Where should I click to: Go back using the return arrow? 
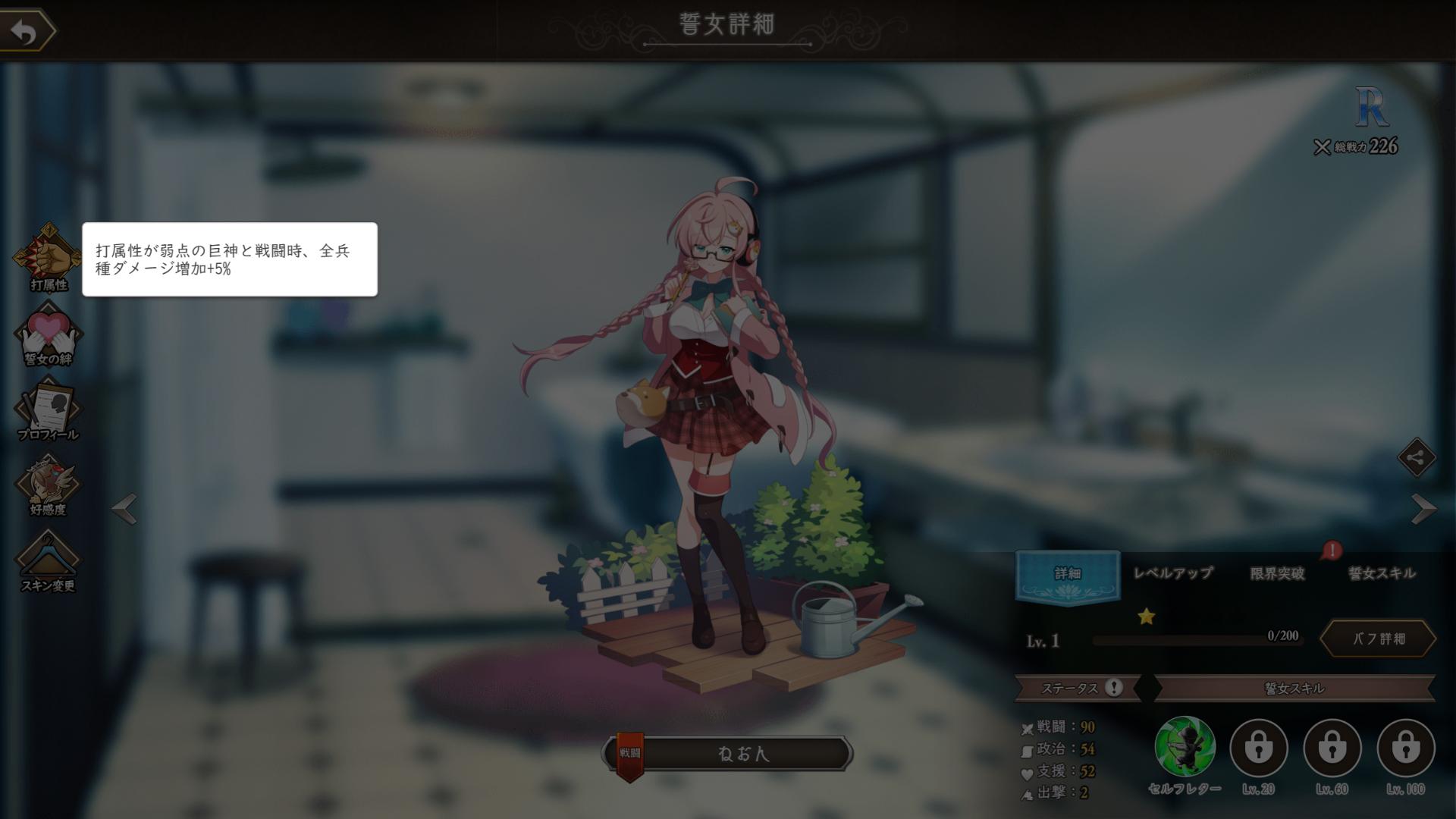coord(27,31)
